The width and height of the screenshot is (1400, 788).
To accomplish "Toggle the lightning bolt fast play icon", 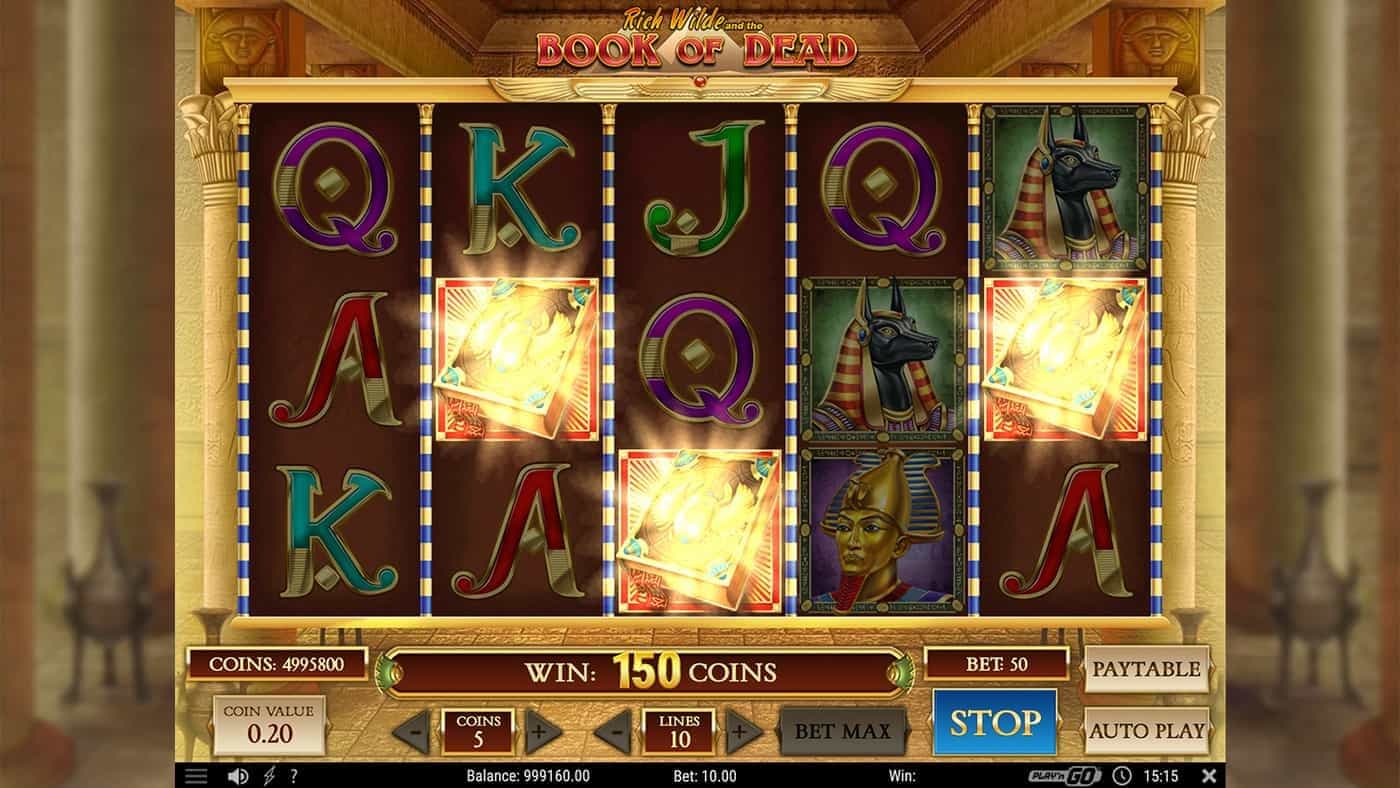I will click(x=268, y=776).
